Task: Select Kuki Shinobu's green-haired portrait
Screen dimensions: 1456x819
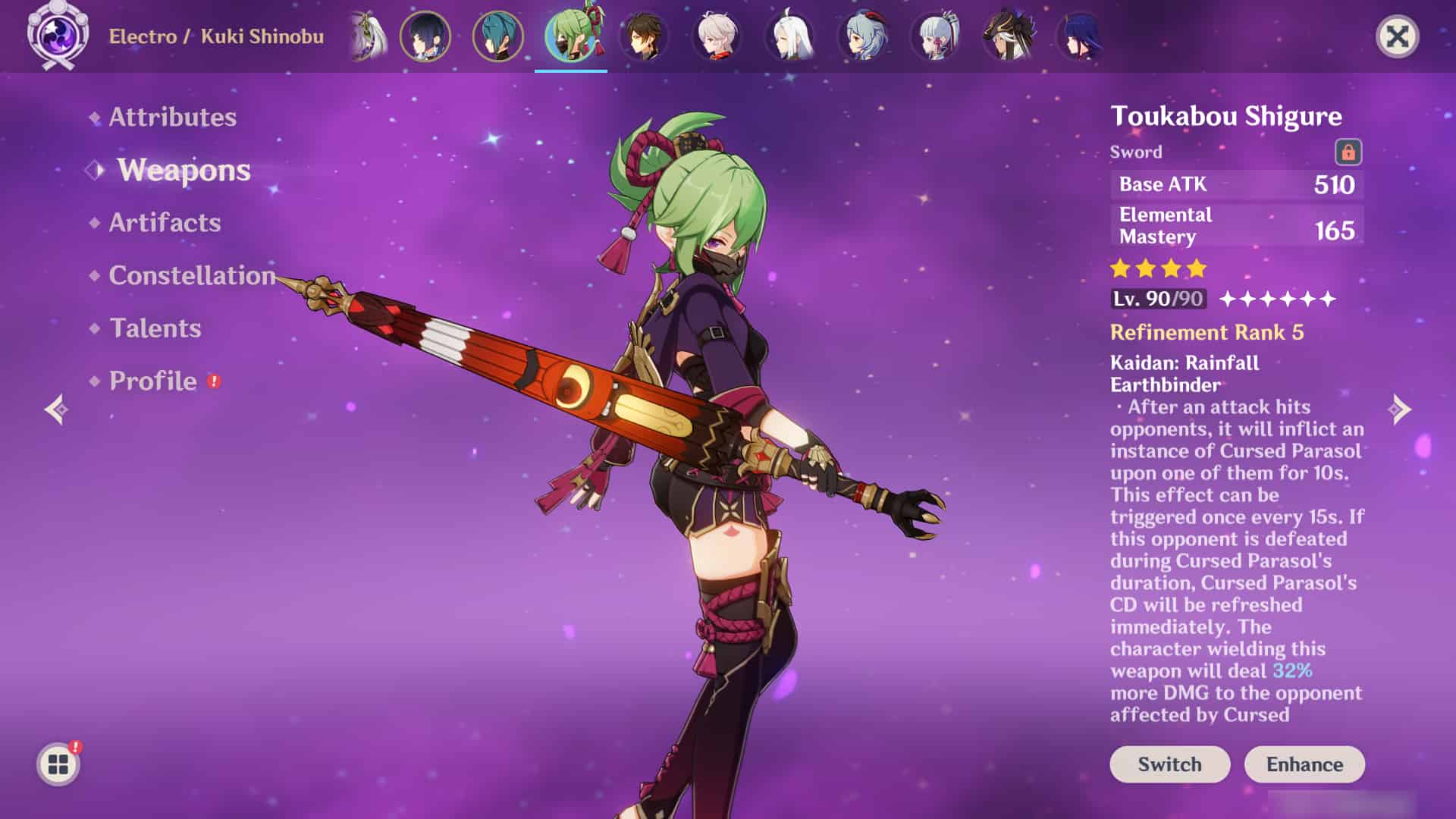Action: click(571, 36)
